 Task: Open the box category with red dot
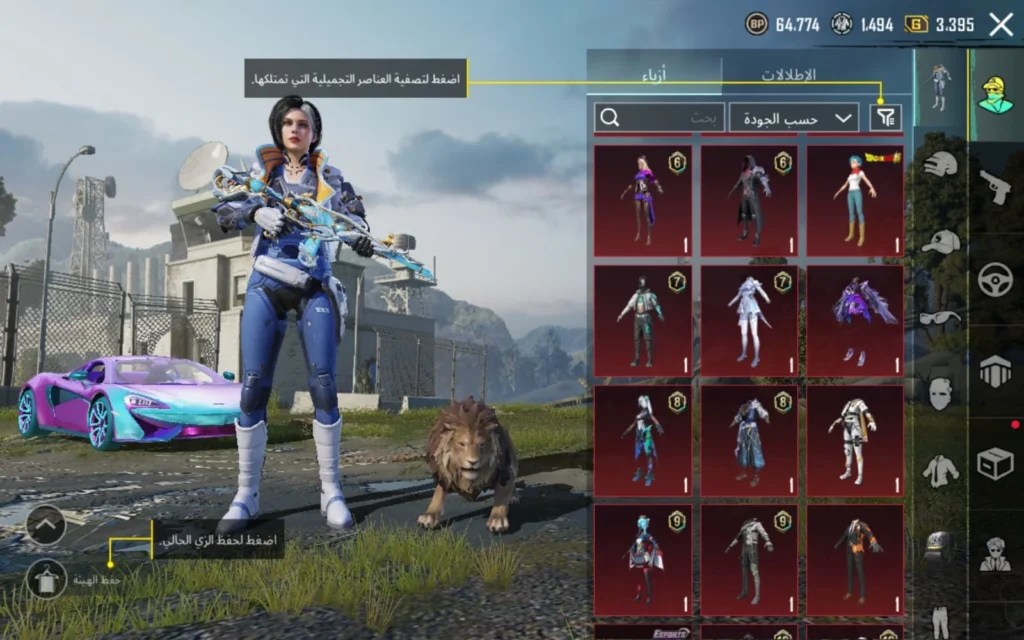[996, 463]
